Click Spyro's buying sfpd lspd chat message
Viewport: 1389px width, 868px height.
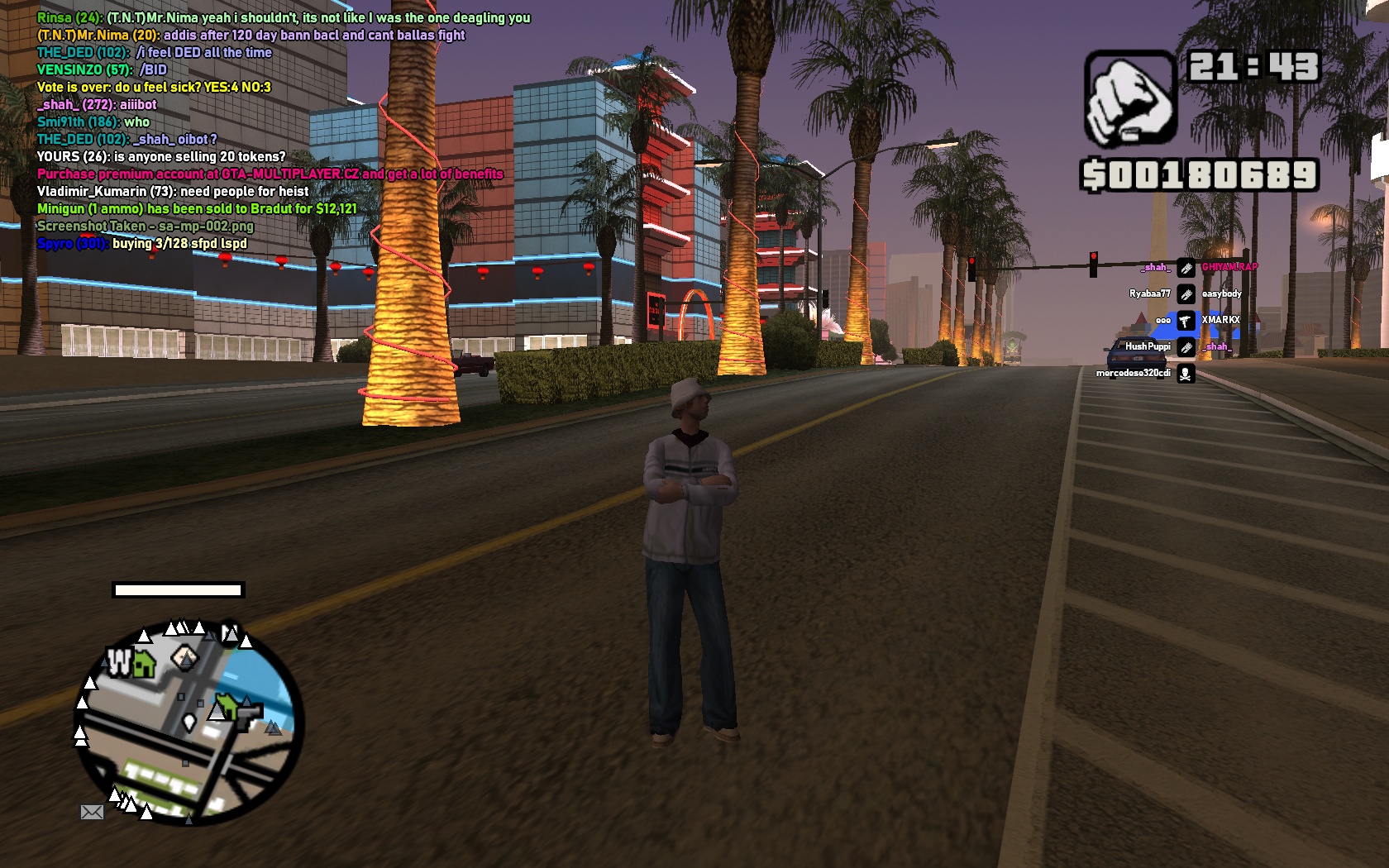coord(142,243)
